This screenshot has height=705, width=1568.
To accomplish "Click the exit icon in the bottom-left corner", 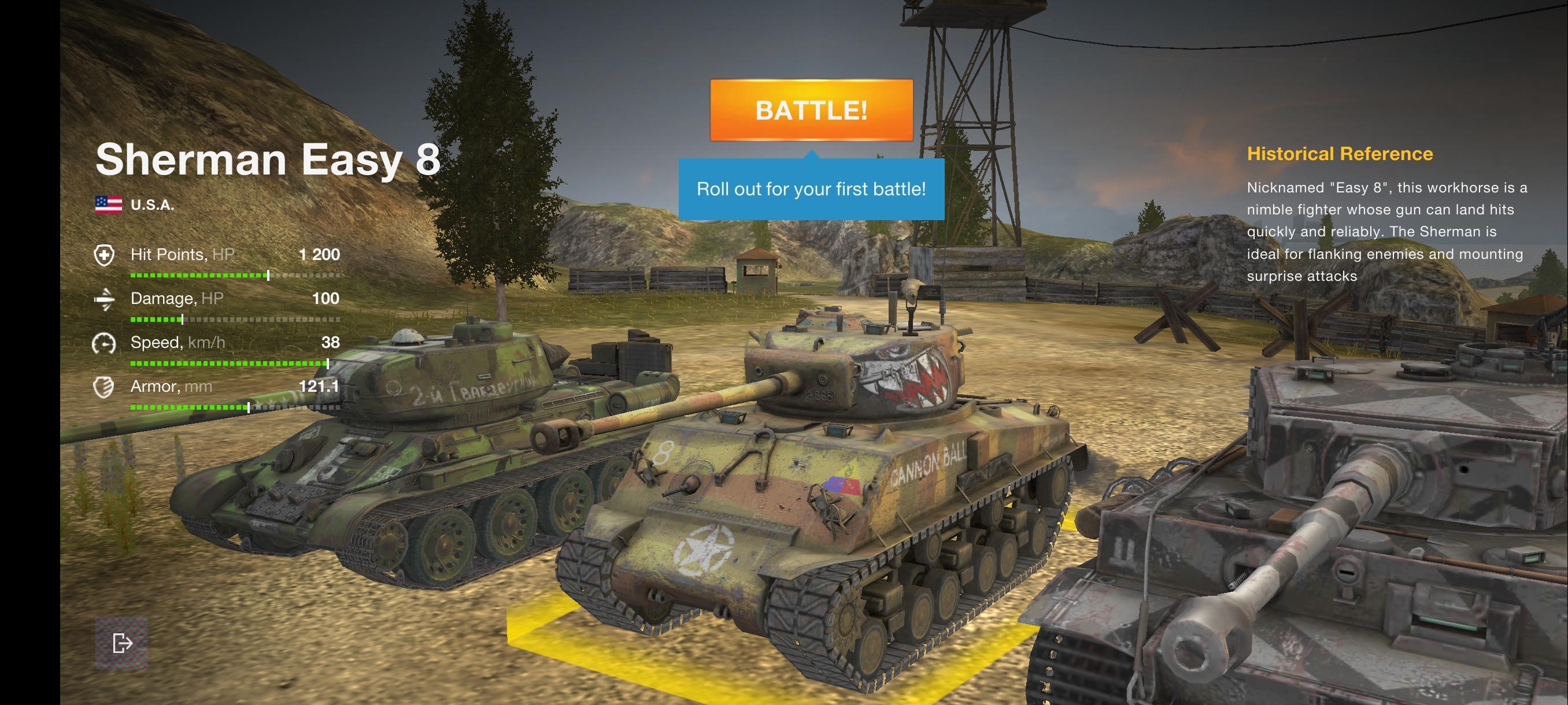I will click(122, 643).
